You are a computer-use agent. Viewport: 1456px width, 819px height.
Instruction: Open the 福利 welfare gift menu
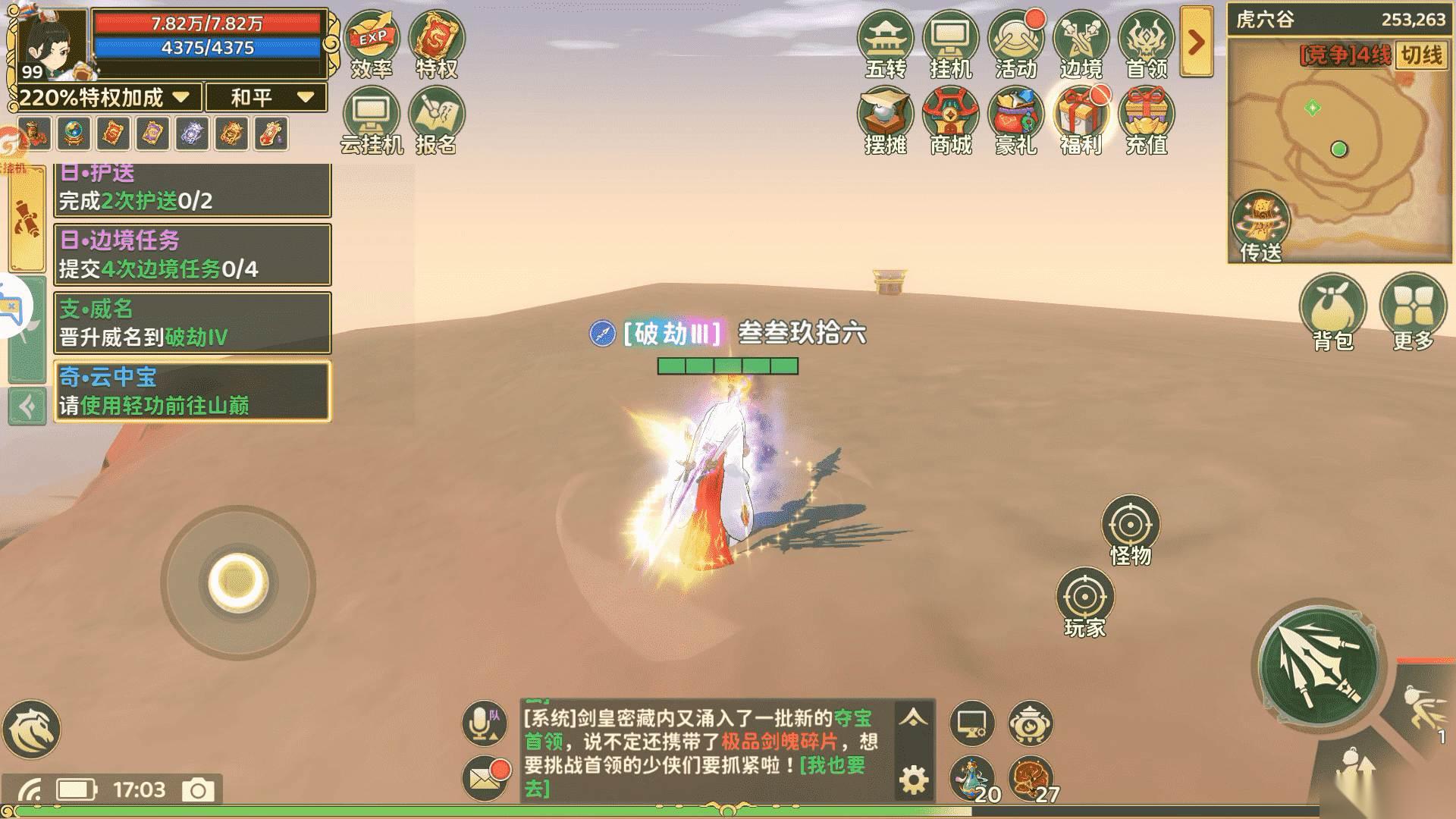click(1081, 120)
